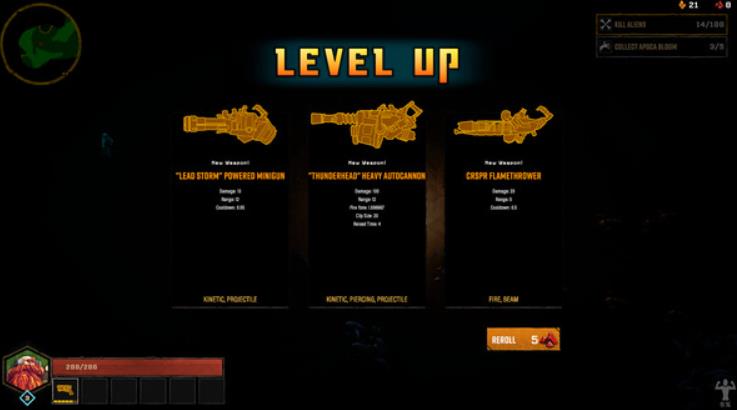
Task: Open the dwarf character portrait
Action: pos(26,371)
